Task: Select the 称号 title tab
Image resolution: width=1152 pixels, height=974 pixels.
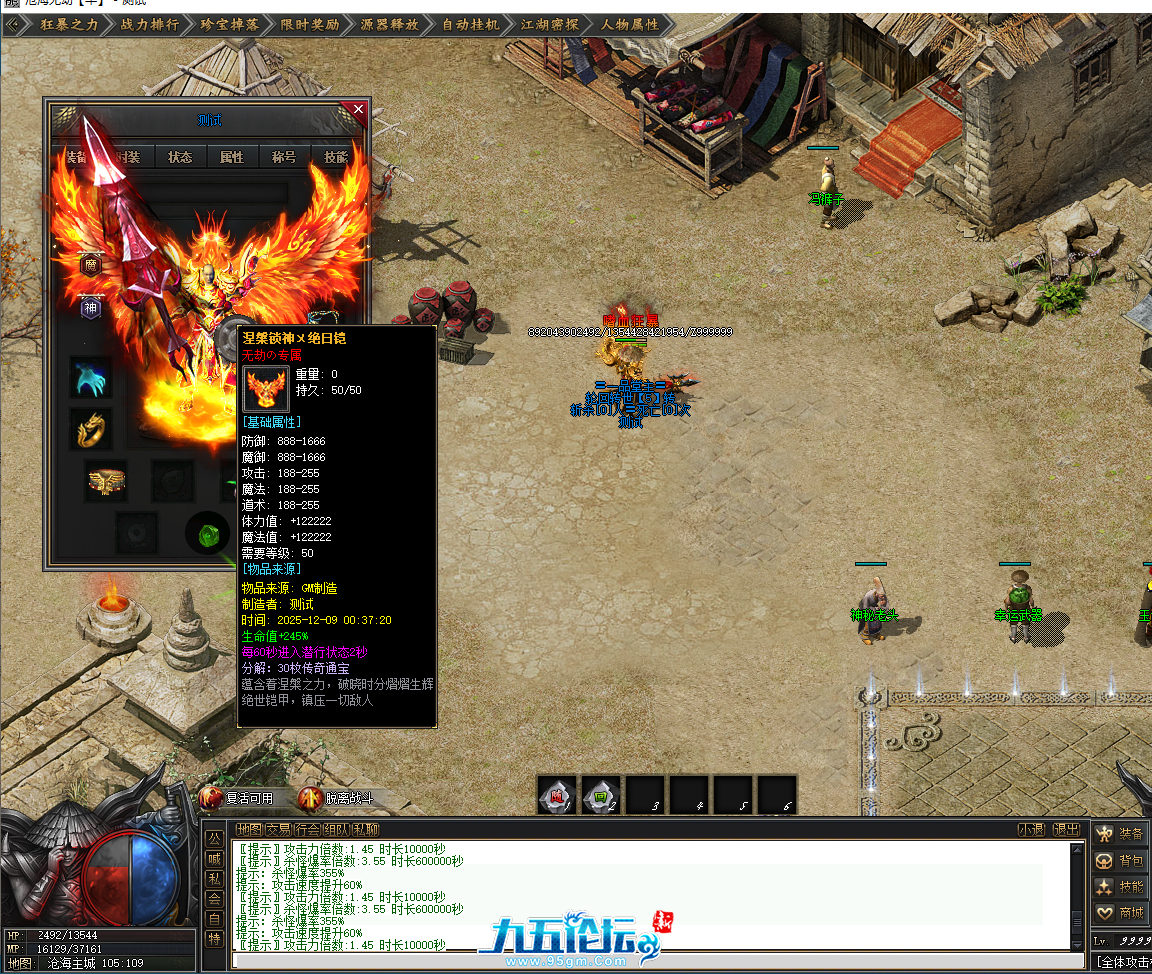Action: click(284, 157)
